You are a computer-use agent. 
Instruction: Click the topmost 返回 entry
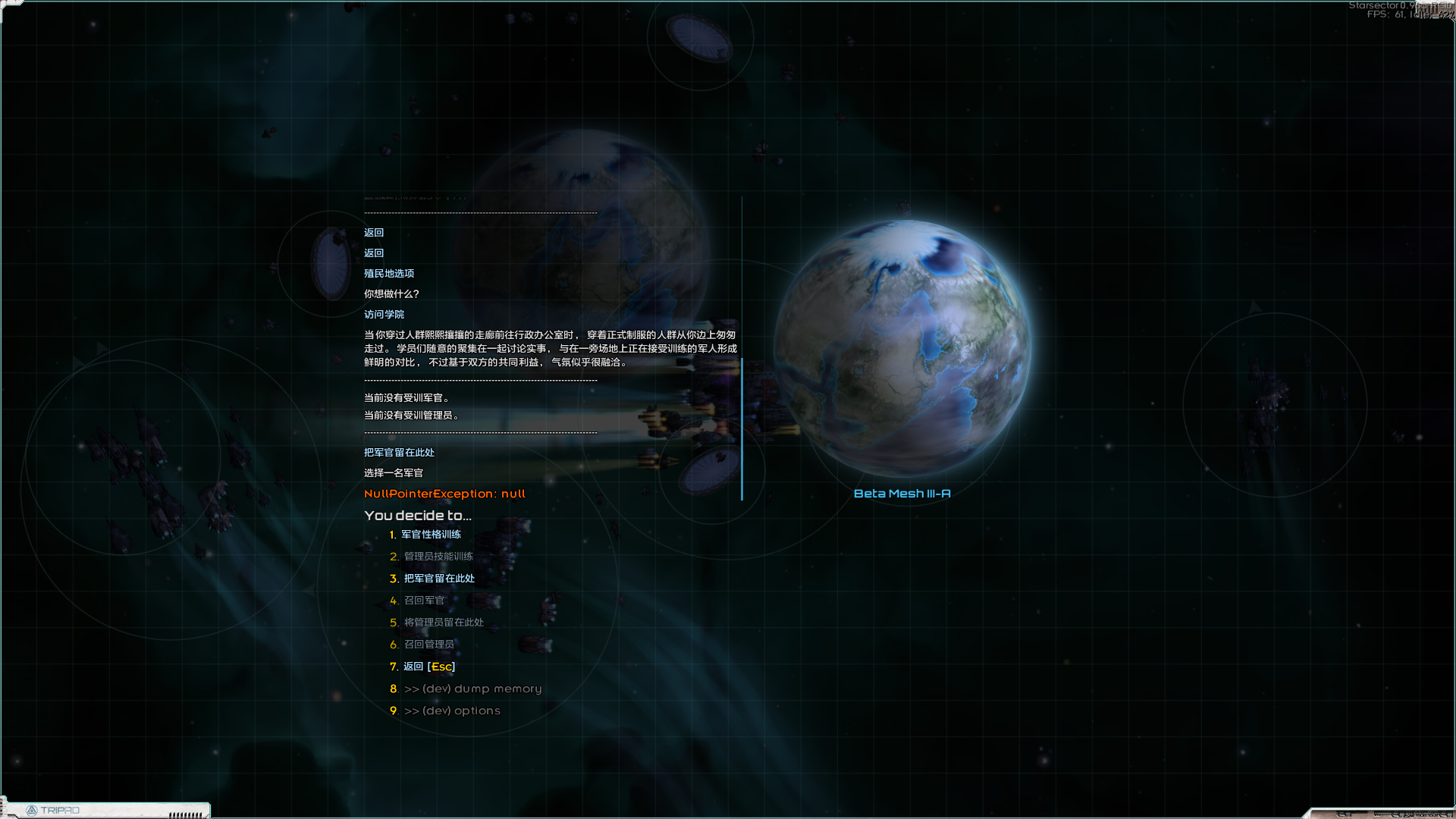372,233
